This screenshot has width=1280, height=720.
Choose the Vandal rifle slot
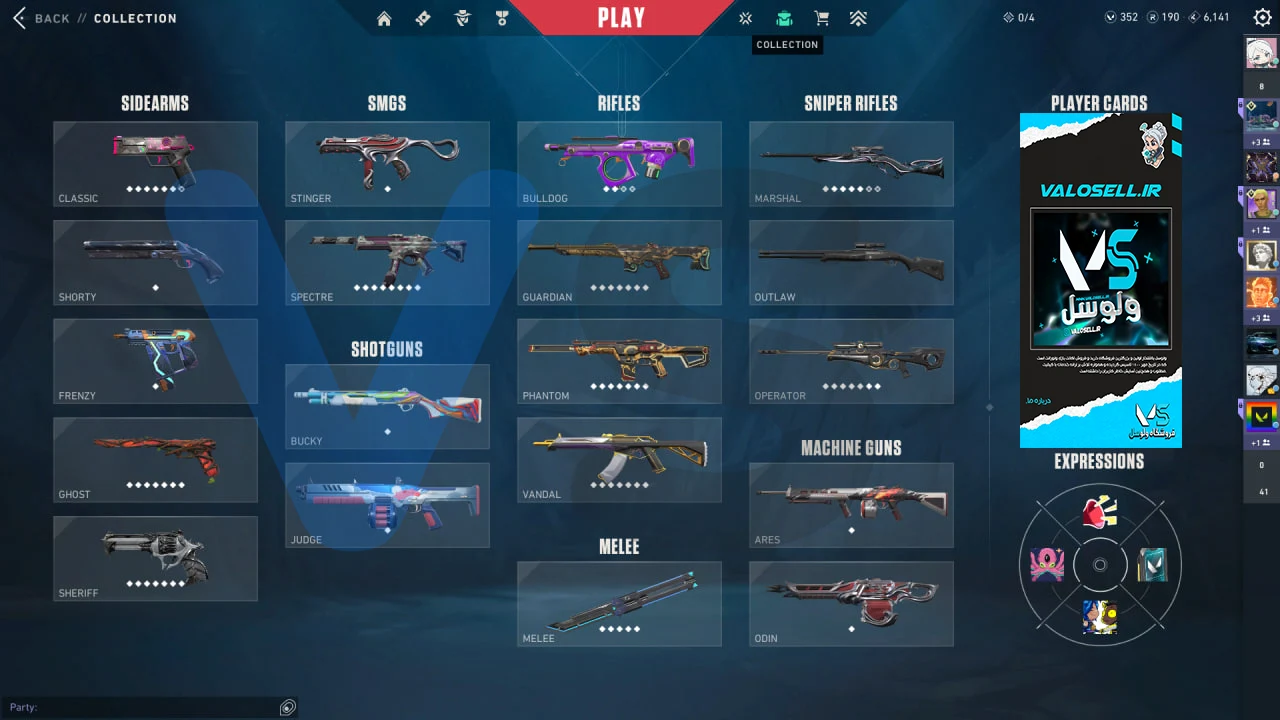coord(619,460)
